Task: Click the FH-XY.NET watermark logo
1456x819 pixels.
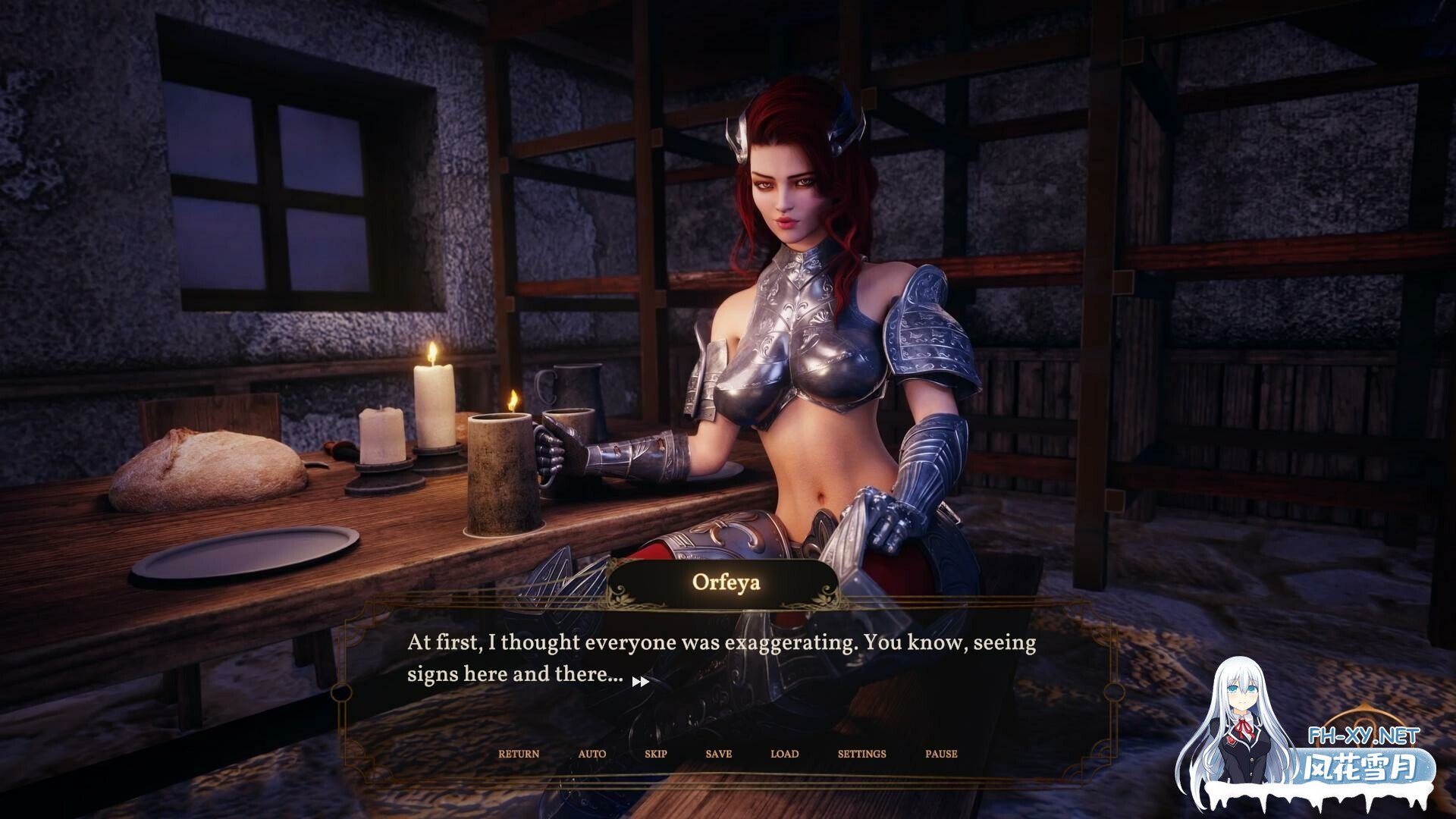Action: 1363,736
